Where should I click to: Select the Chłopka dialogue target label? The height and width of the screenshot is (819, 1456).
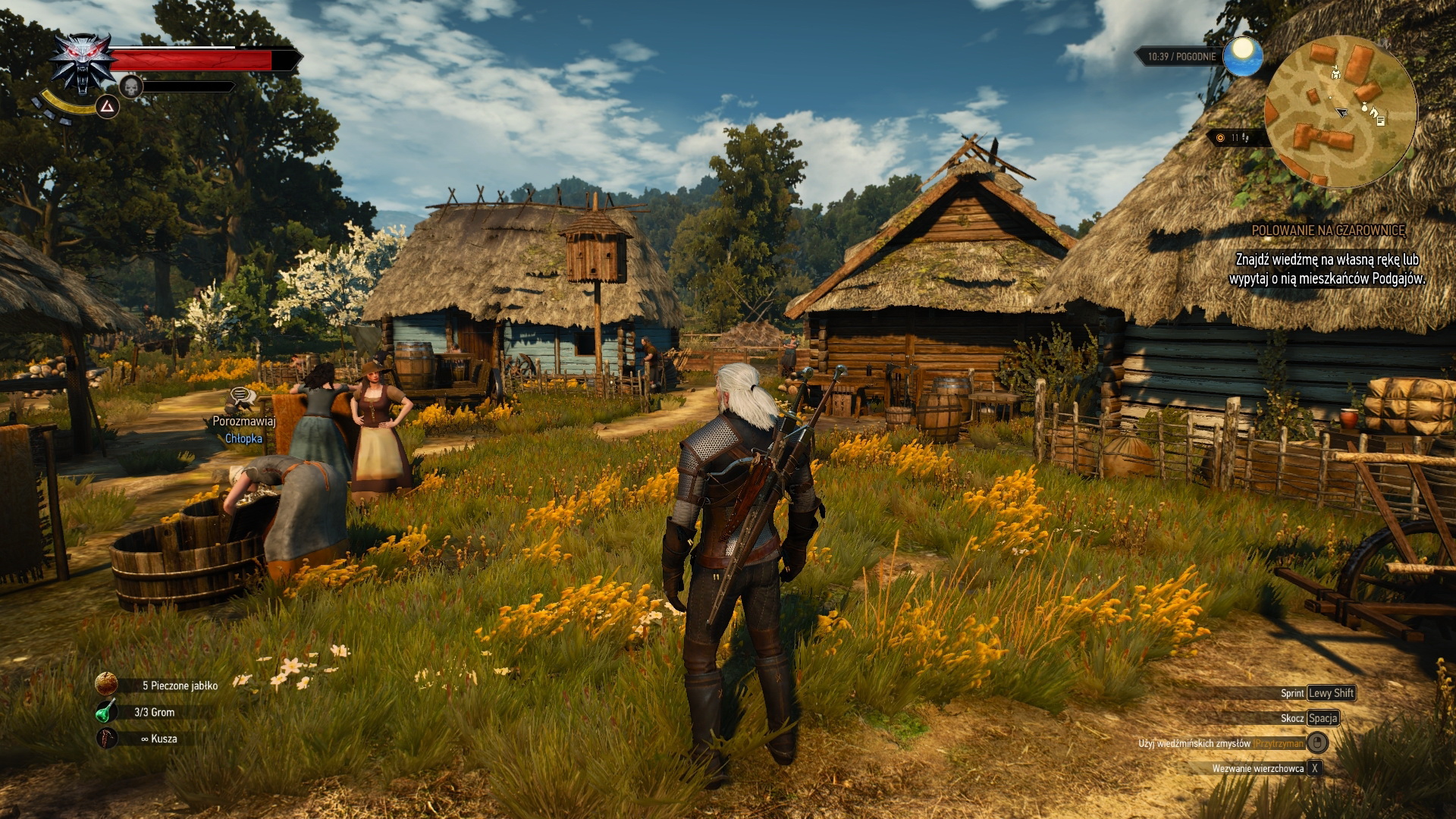243,438
